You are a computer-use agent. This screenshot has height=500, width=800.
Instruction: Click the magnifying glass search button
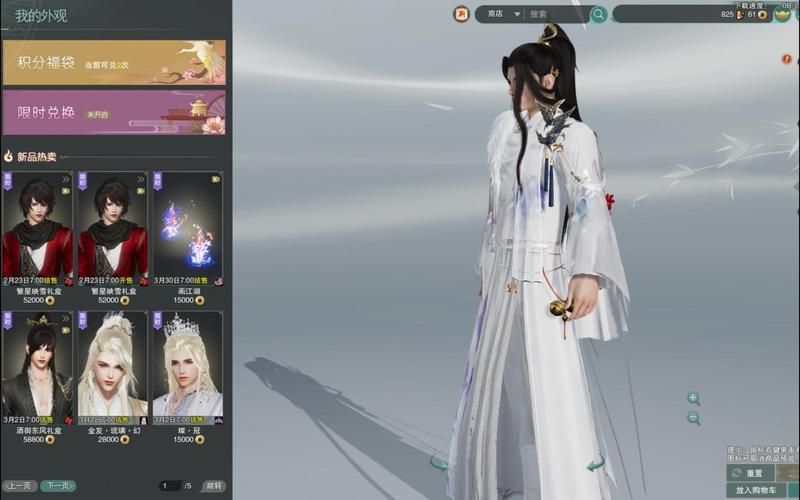pos(598,14)
